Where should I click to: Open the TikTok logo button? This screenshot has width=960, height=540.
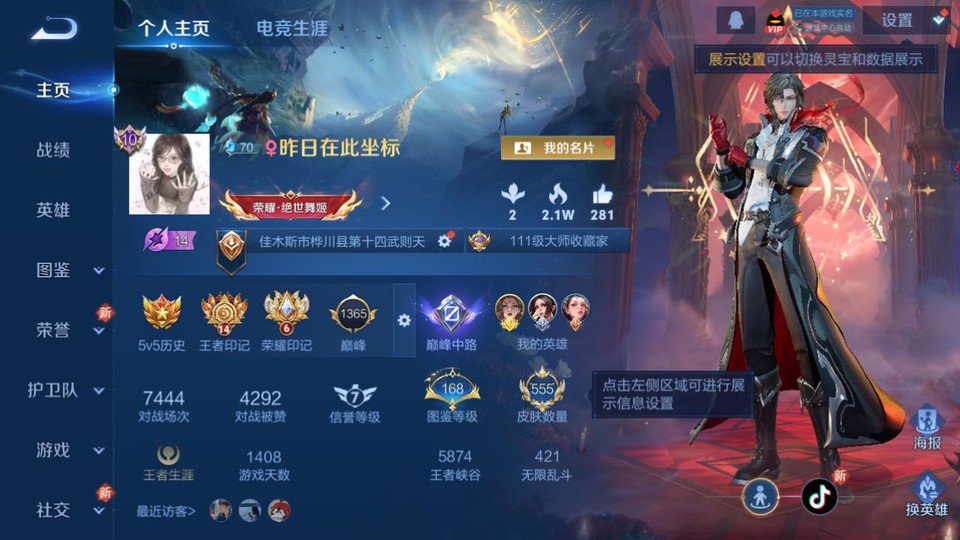(819, 495)
